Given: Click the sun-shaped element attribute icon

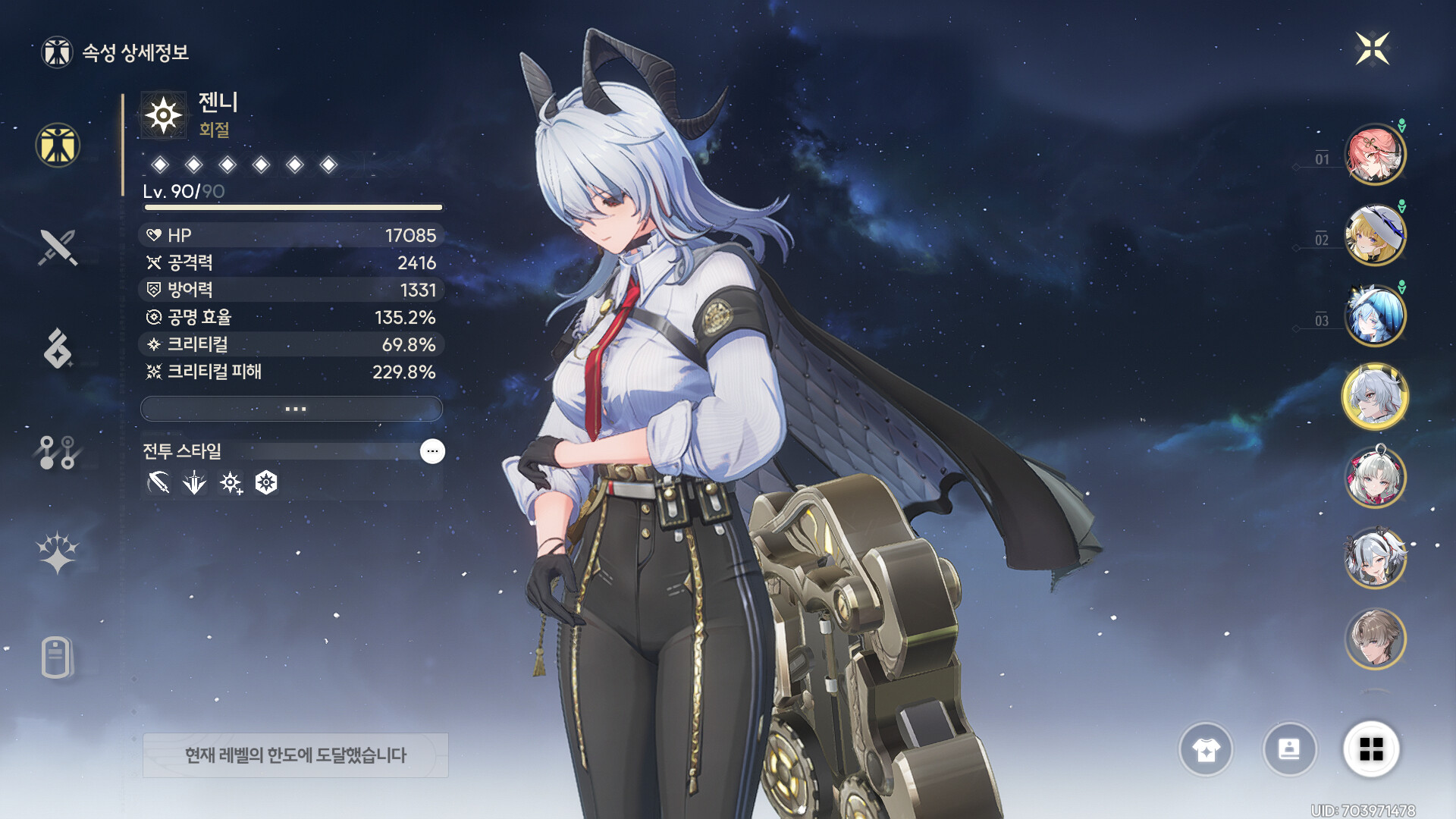Looking at the screenshot, I should (x=164, y=116).
